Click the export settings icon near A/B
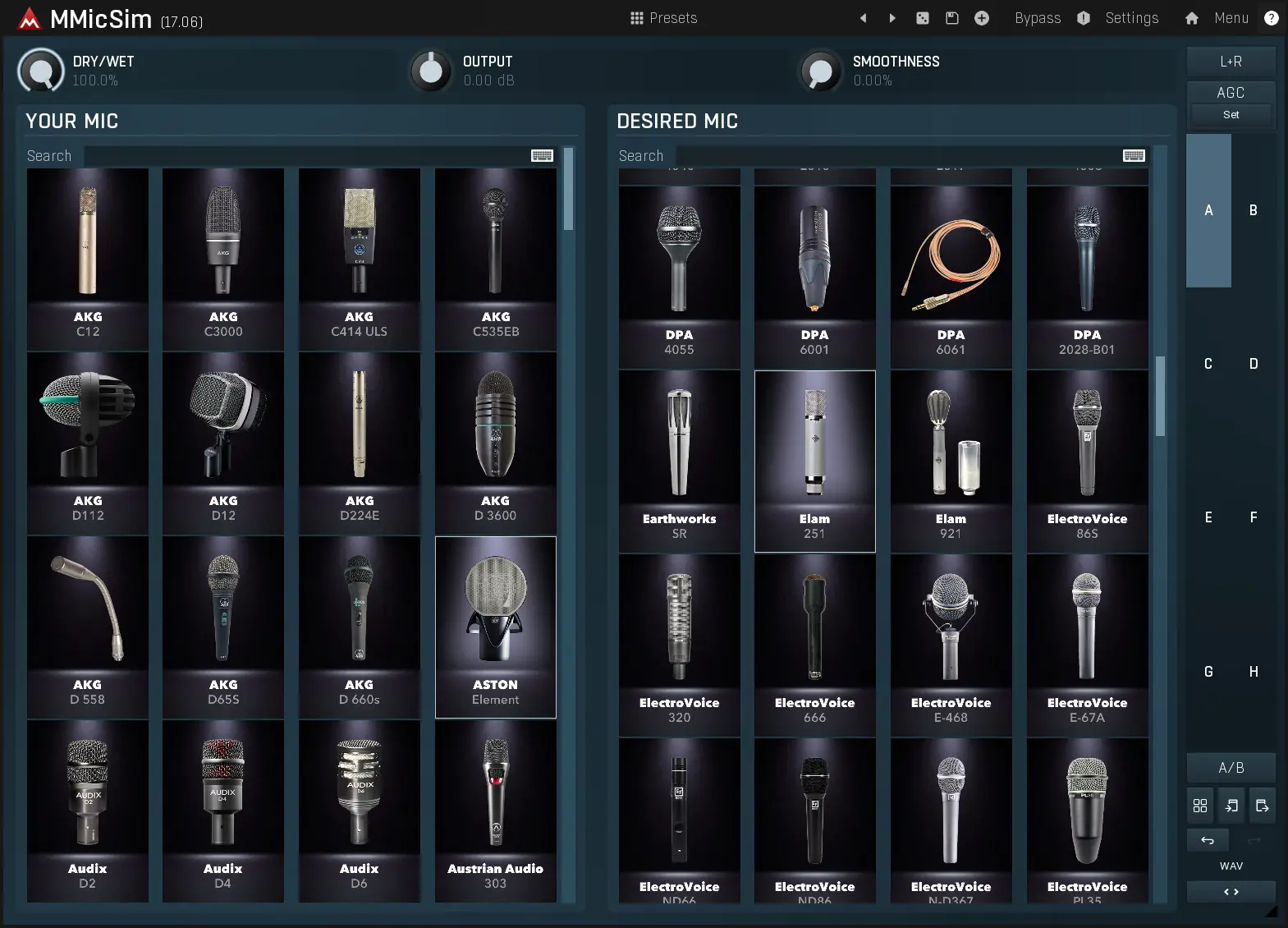Image resolution: width=1288 pixels, height=928 pixels. coord(1262,806)
